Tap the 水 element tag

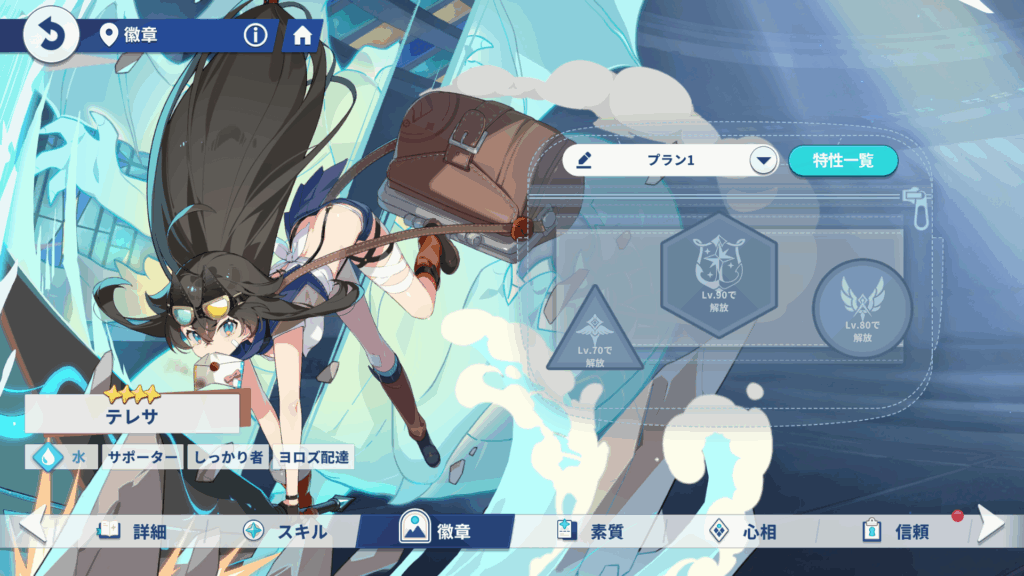click(x=64, y=458)
